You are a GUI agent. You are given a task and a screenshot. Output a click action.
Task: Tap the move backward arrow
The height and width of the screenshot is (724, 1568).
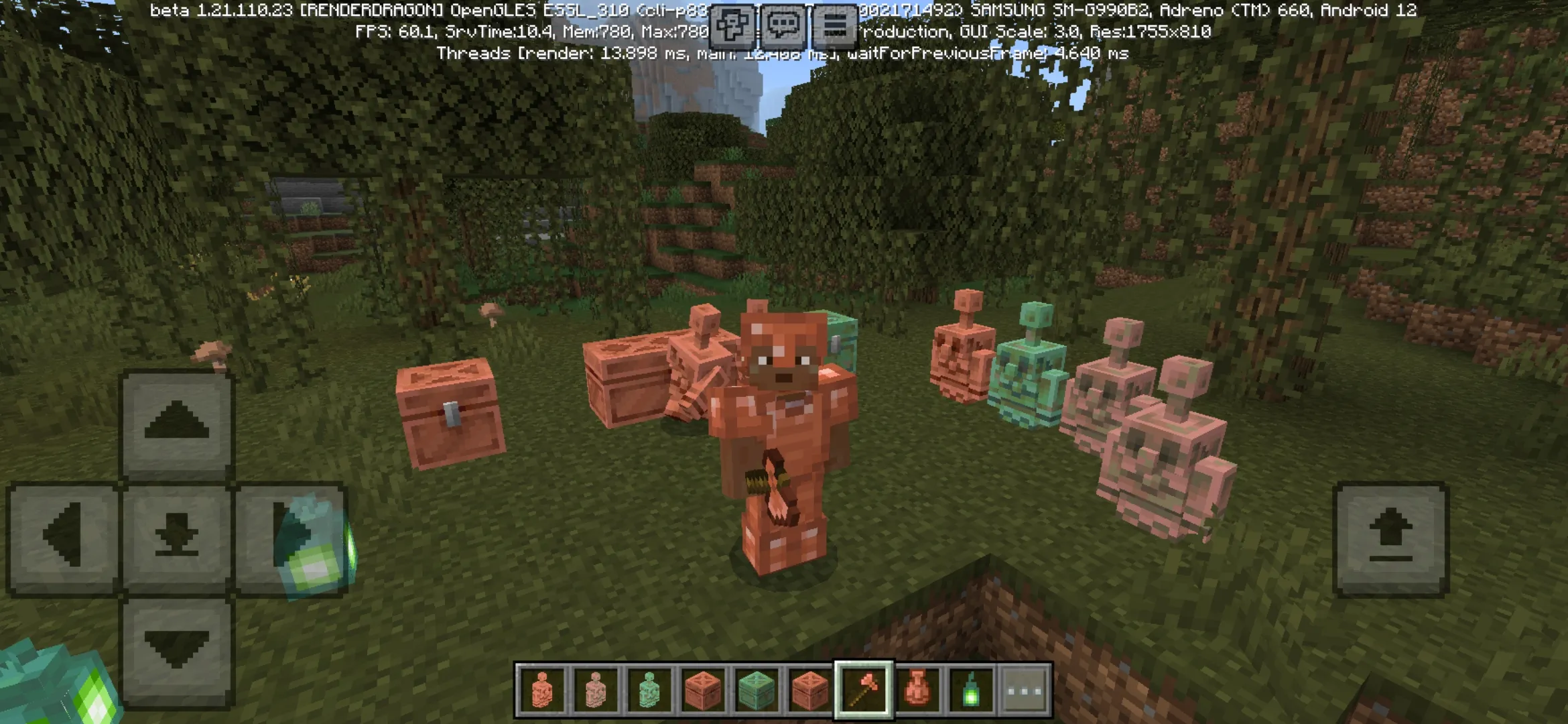(177, 649)
